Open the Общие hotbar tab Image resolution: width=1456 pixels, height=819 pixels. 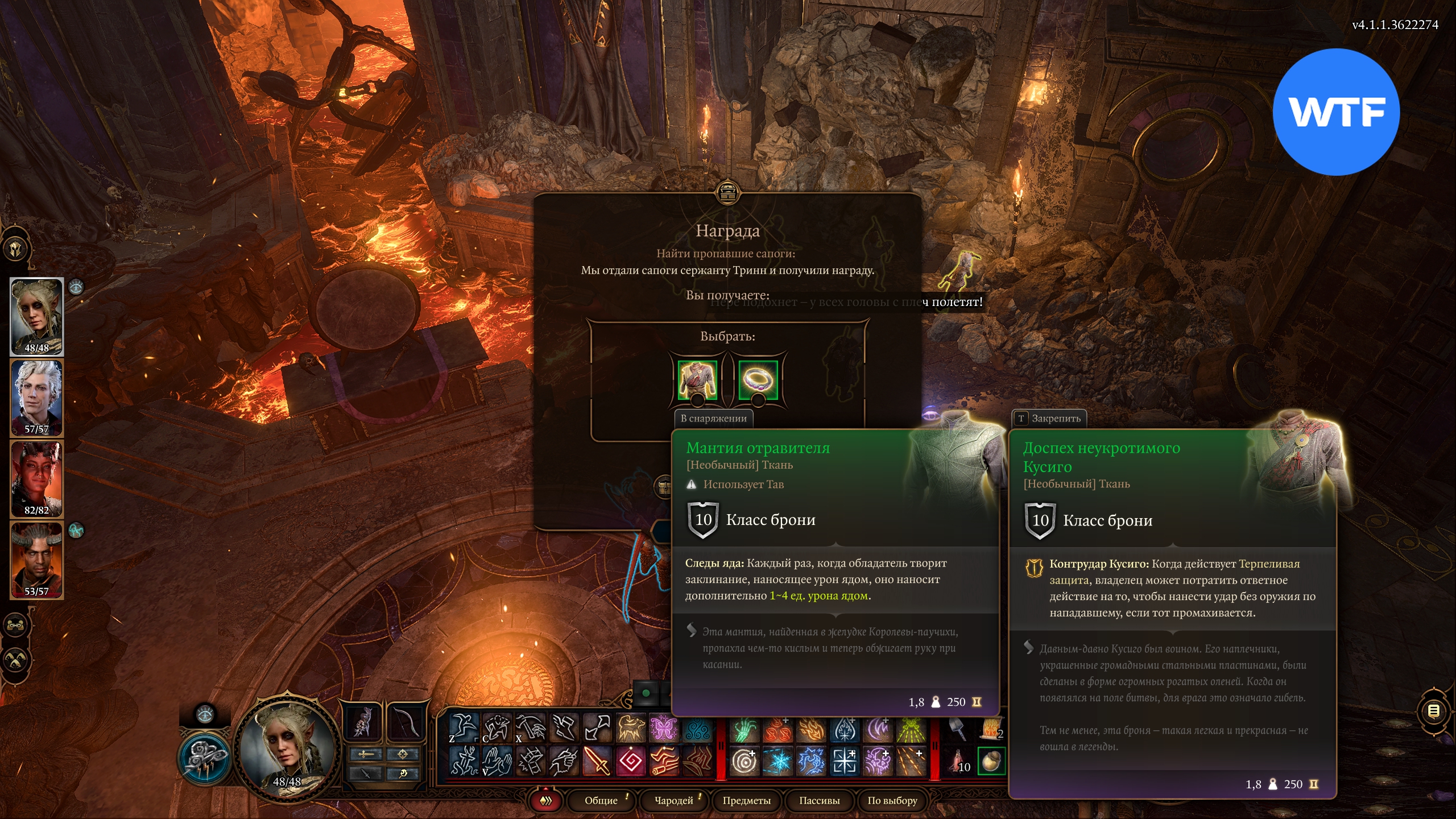tap(601, 800)
